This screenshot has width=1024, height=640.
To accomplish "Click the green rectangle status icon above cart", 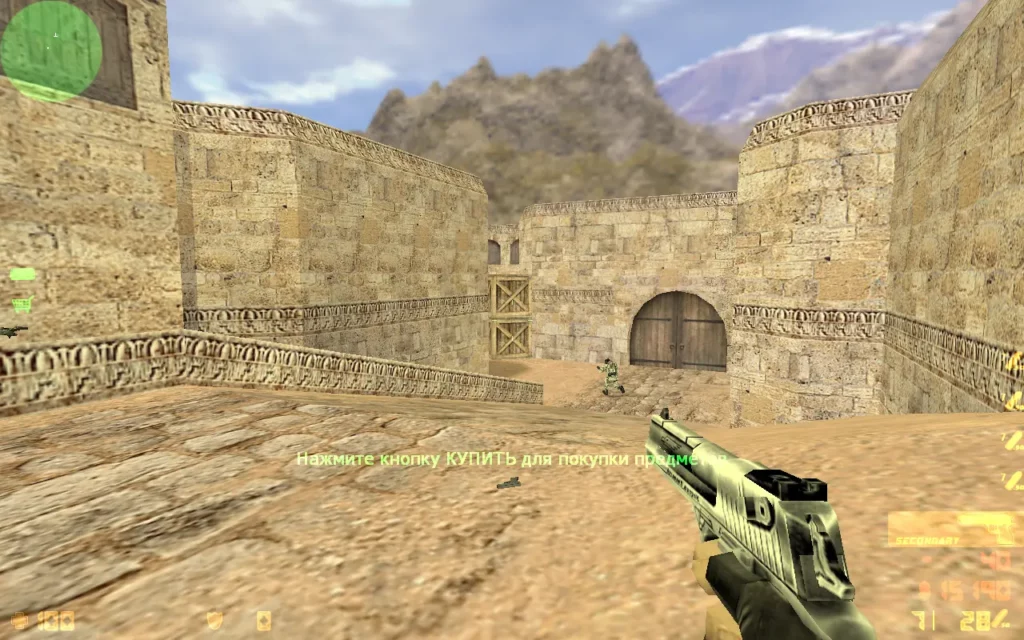I will click(22, 274).
